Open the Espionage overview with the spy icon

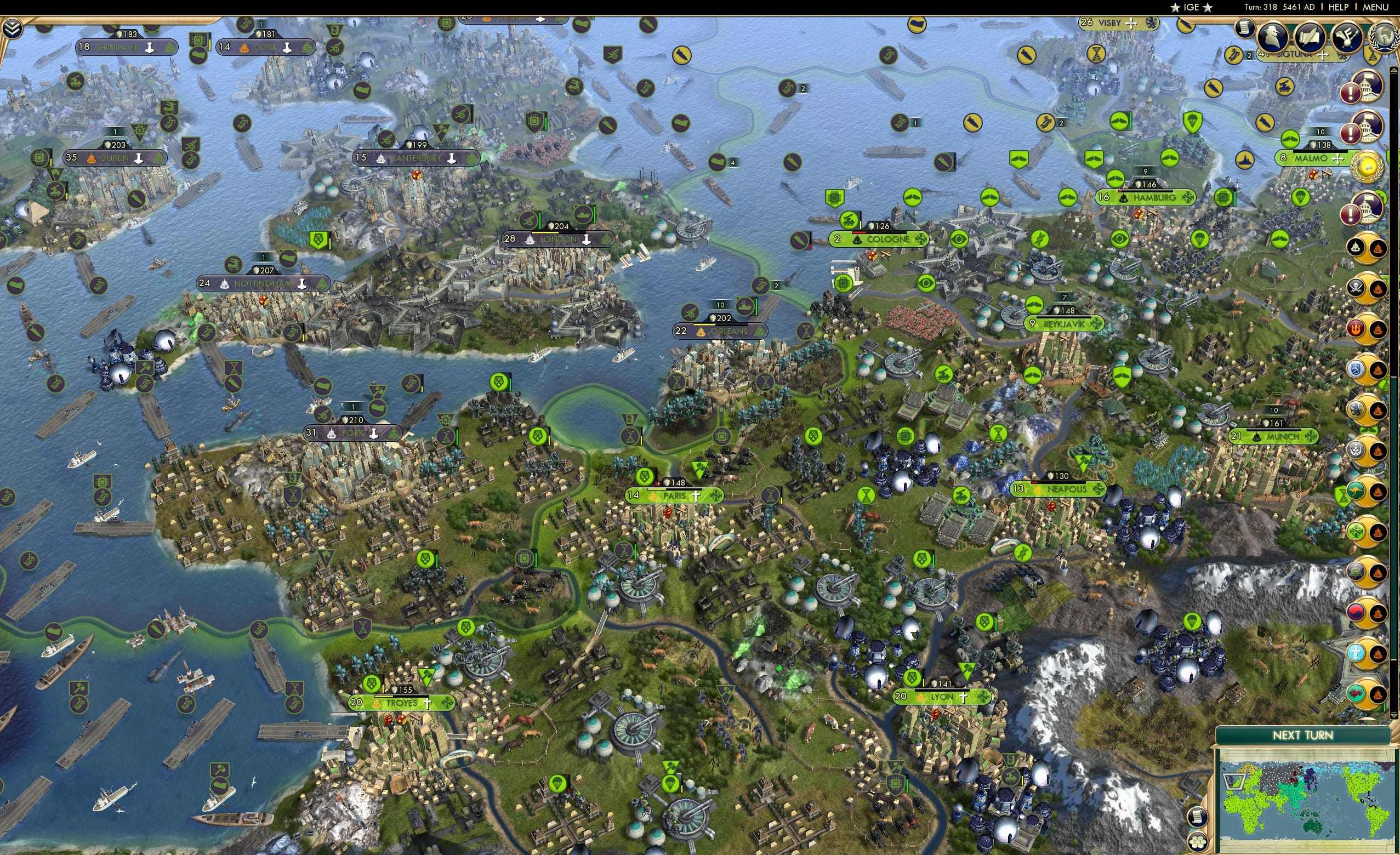click(1272, 36)
